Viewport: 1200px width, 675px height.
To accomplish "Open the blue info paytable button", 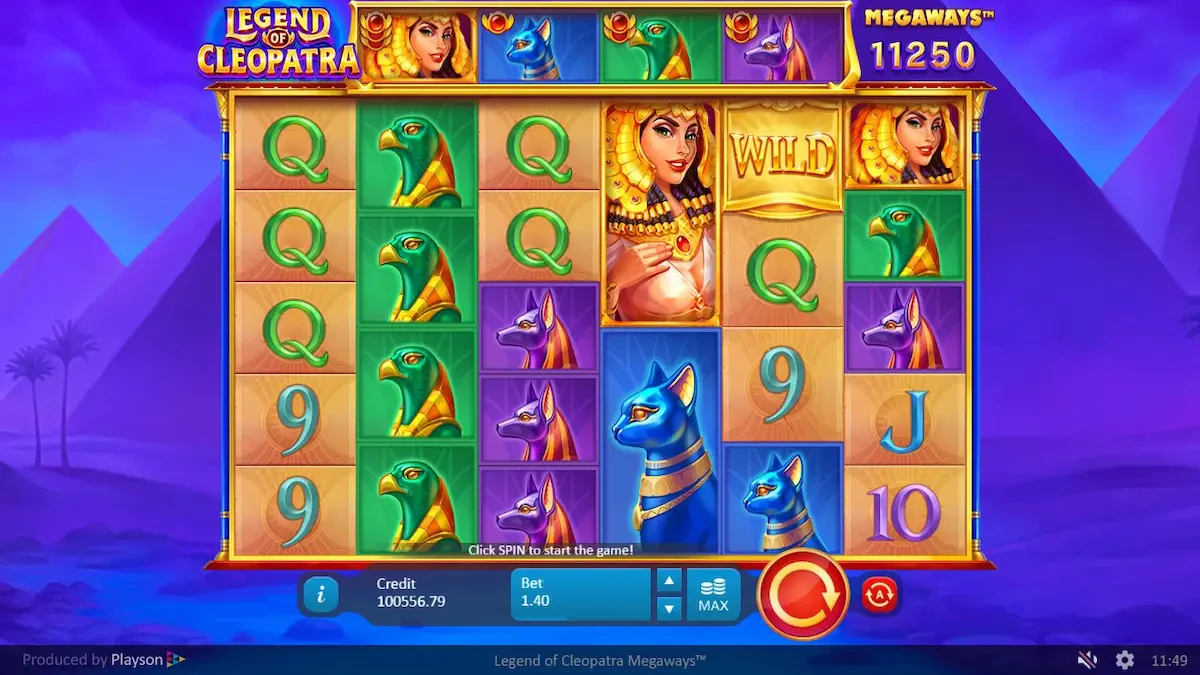I will coord(321,595).
